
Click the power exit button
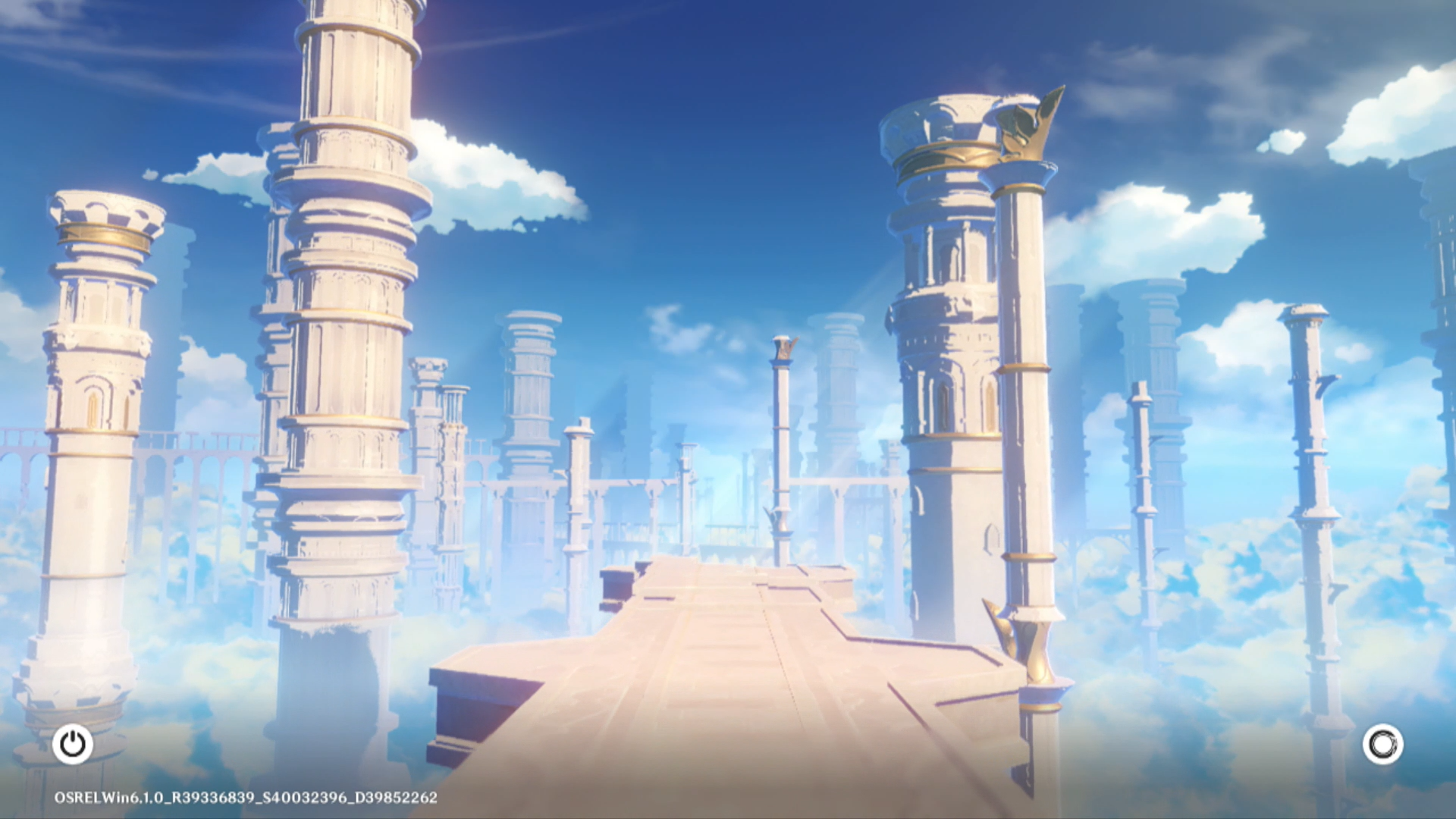(73, 744)
